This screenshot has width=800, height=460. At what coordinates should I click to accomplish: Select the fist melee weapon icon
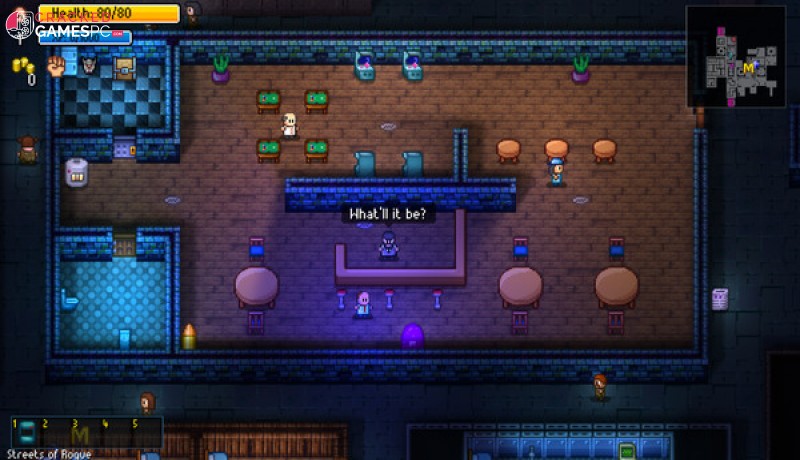click(56, 67)
